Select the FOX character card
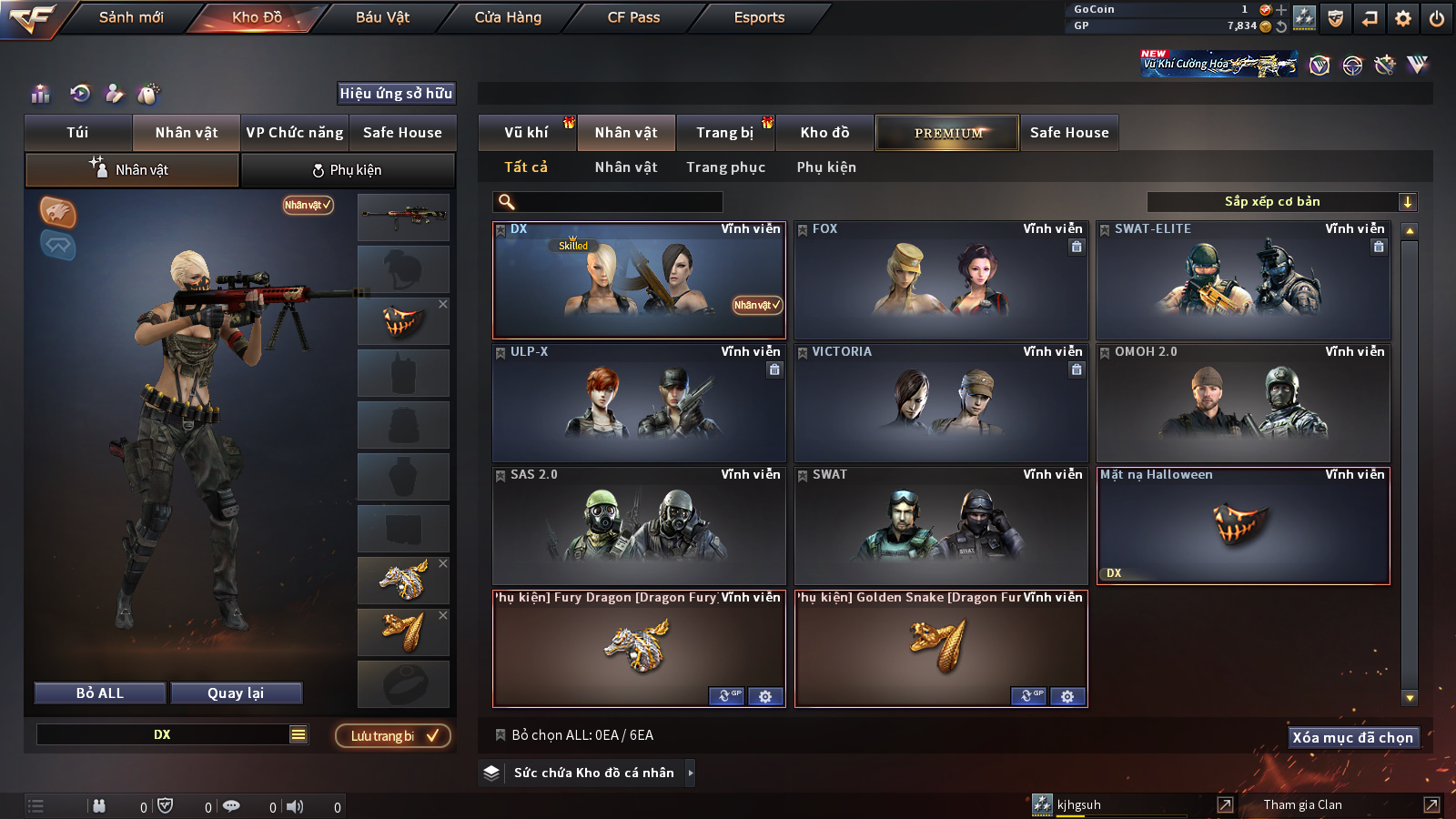 pos(941,282)
